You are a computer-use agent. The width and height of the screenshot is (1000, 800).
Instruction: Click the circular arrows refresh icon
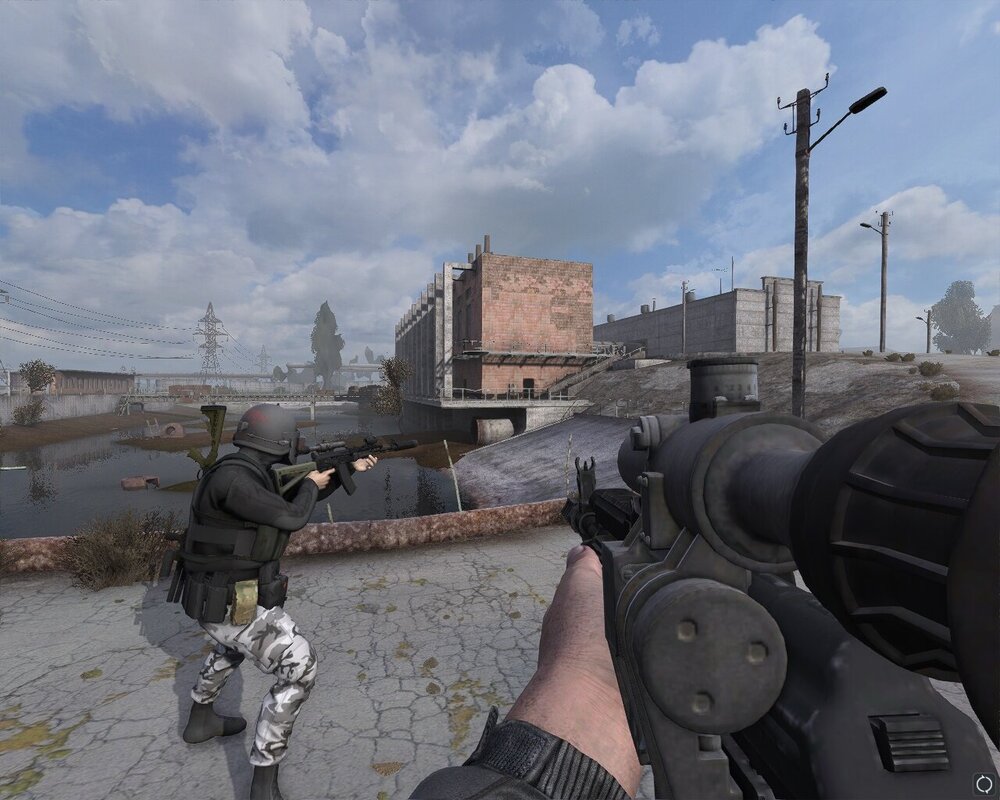(x=982, y=783)
